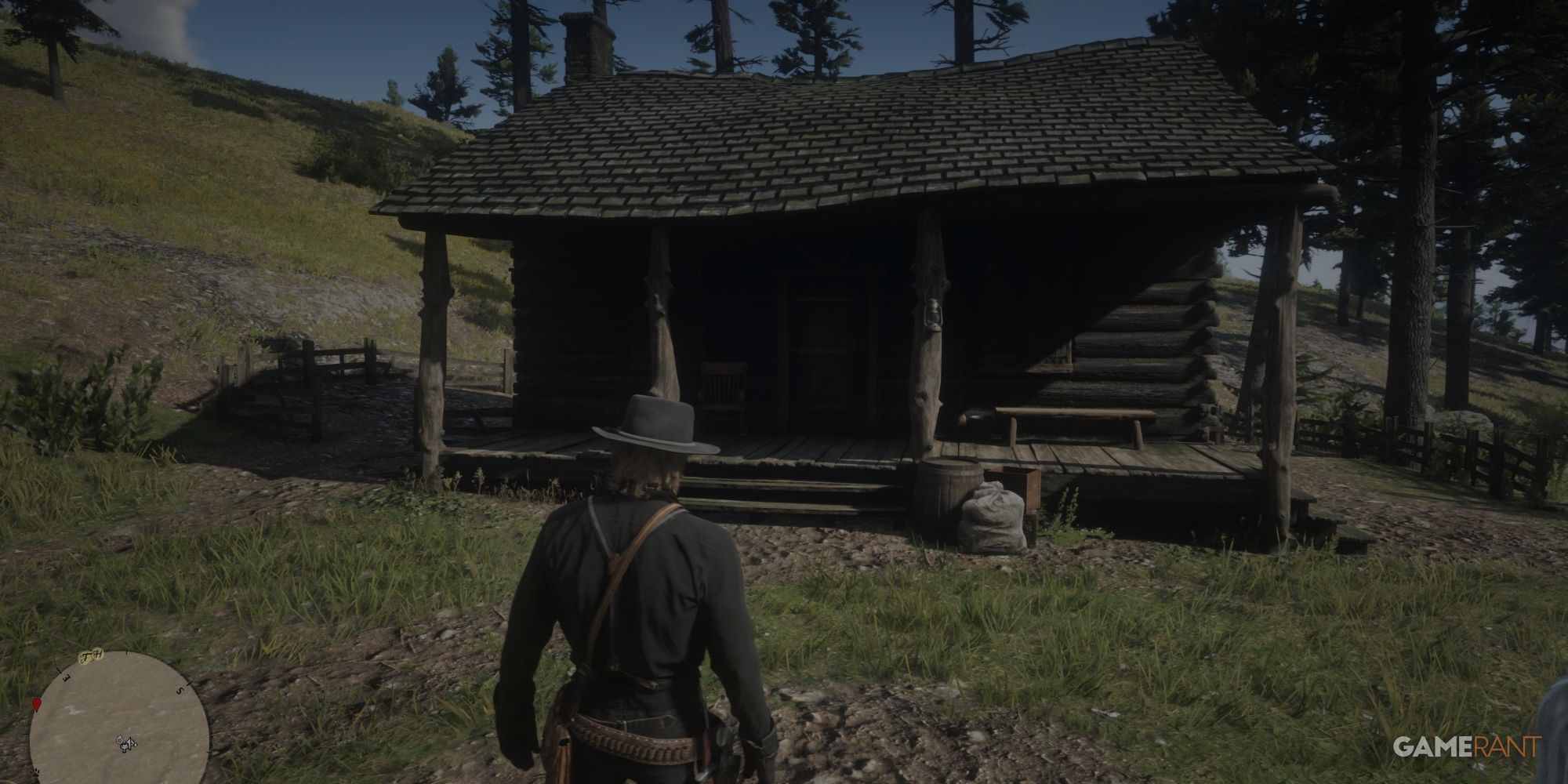Select the E compass letter on the minimap
Viewport: 1568px width, 784px height.
click(66, 677)
